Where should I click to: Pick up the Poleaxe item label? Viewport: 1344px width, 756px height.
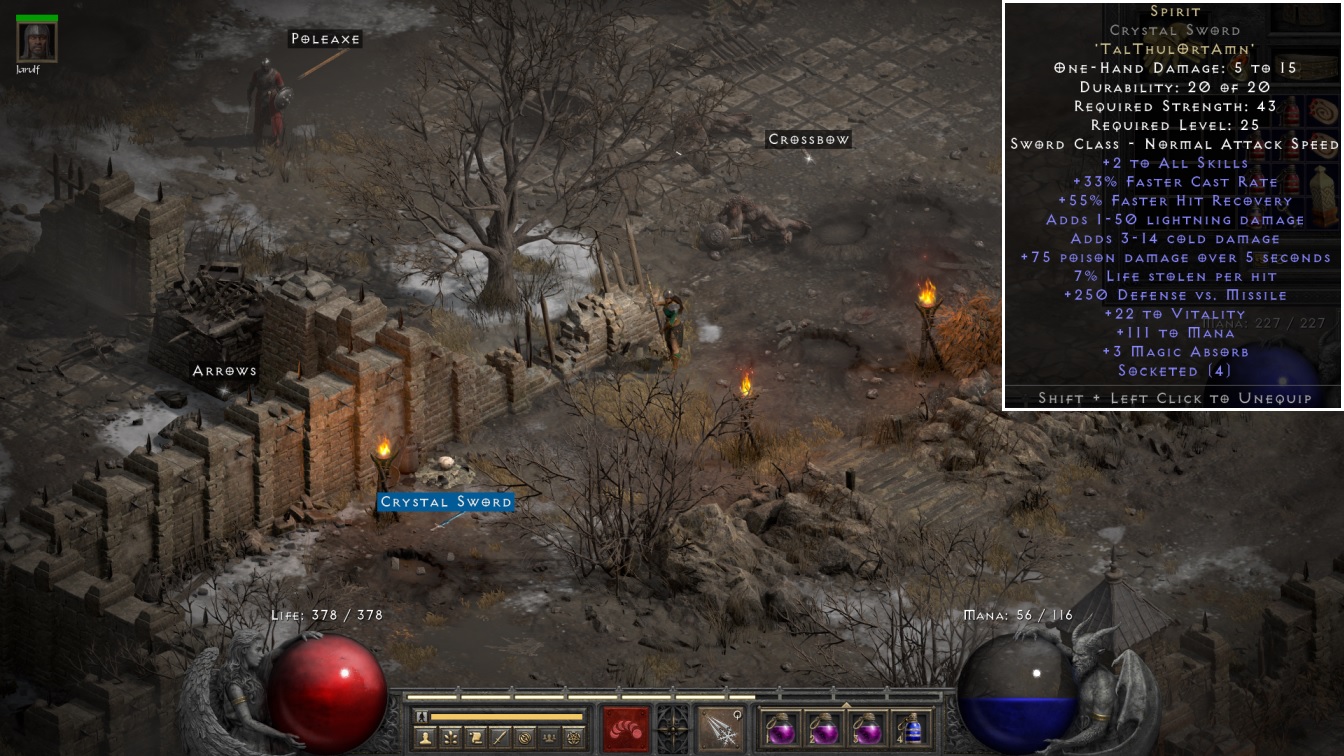pos(325,39)
